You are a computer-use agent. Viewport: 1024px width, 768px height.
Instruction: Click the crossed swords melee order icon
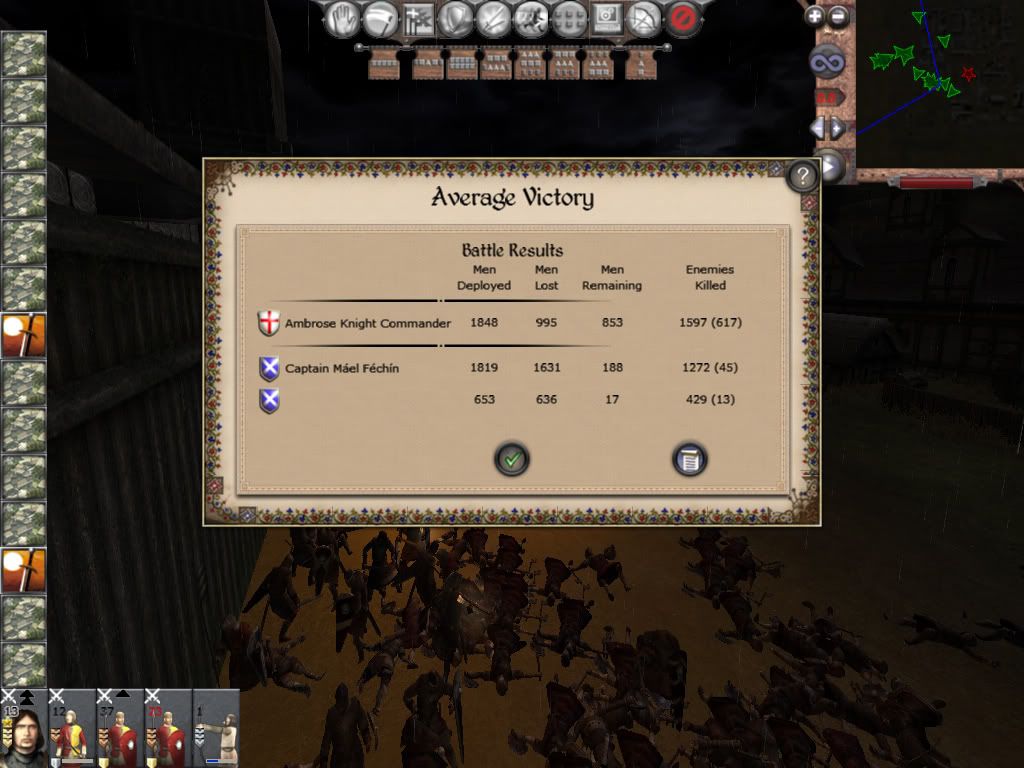pos(494,18)
